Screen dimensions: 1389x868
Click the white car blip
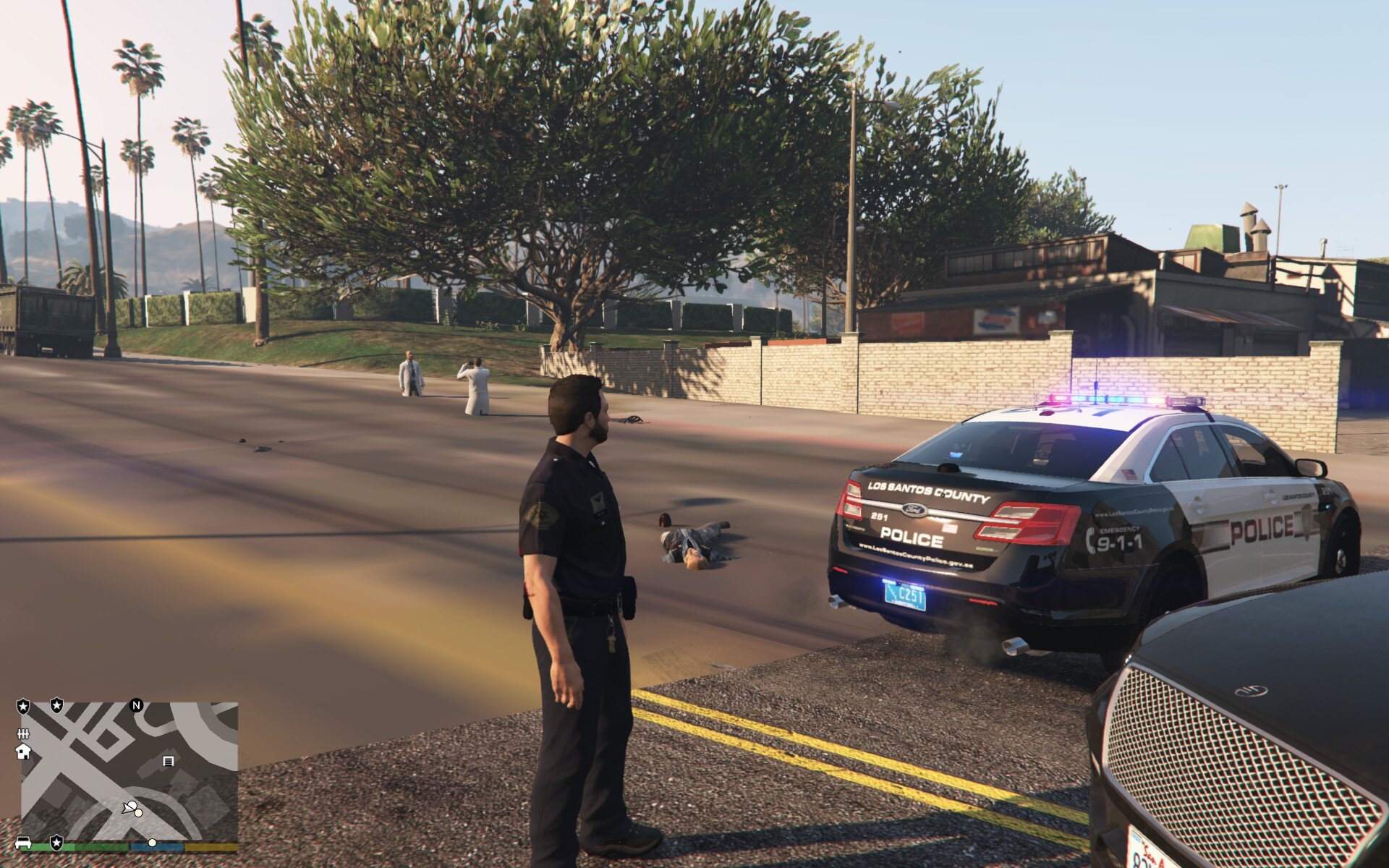(x=23, y=843)
